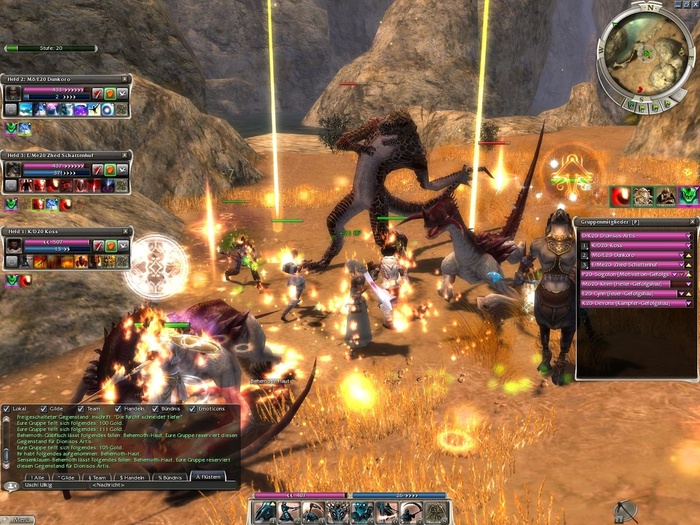Switch to the Handeln chat tab
This screenshot has width=700, height=525.
pos(131,477)
